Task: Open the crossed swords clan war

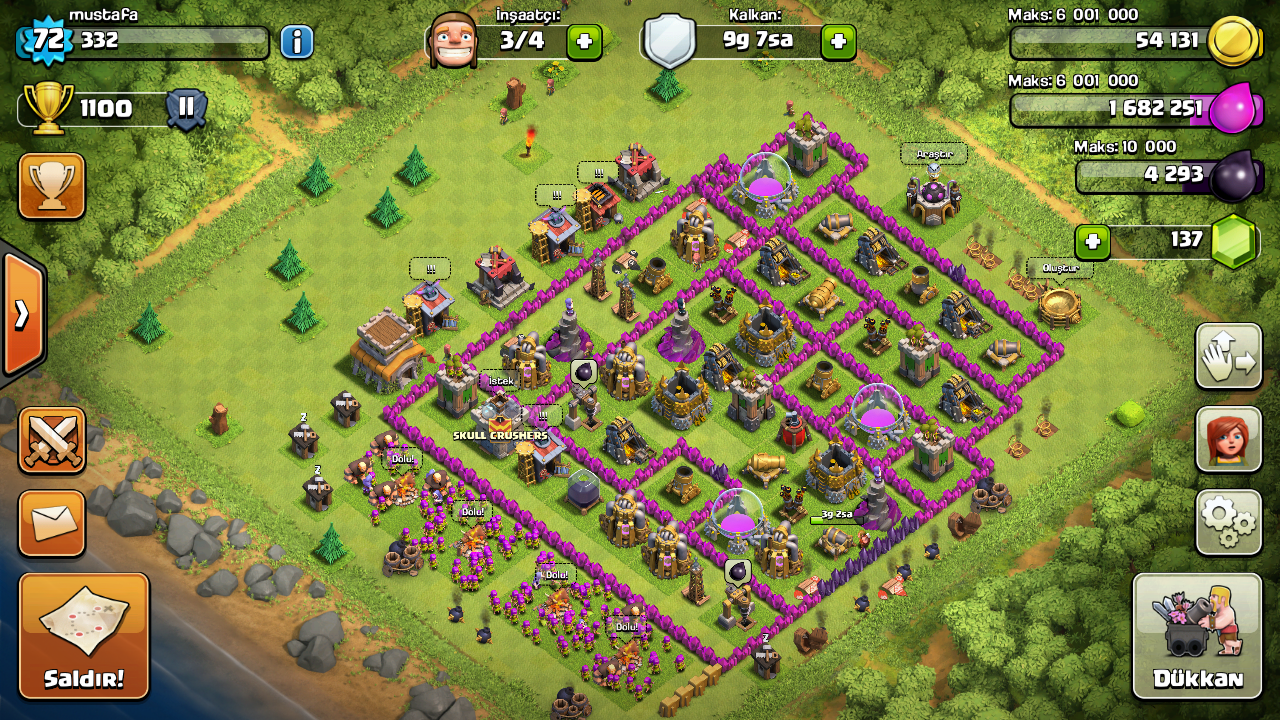Action: pos(52,440)
